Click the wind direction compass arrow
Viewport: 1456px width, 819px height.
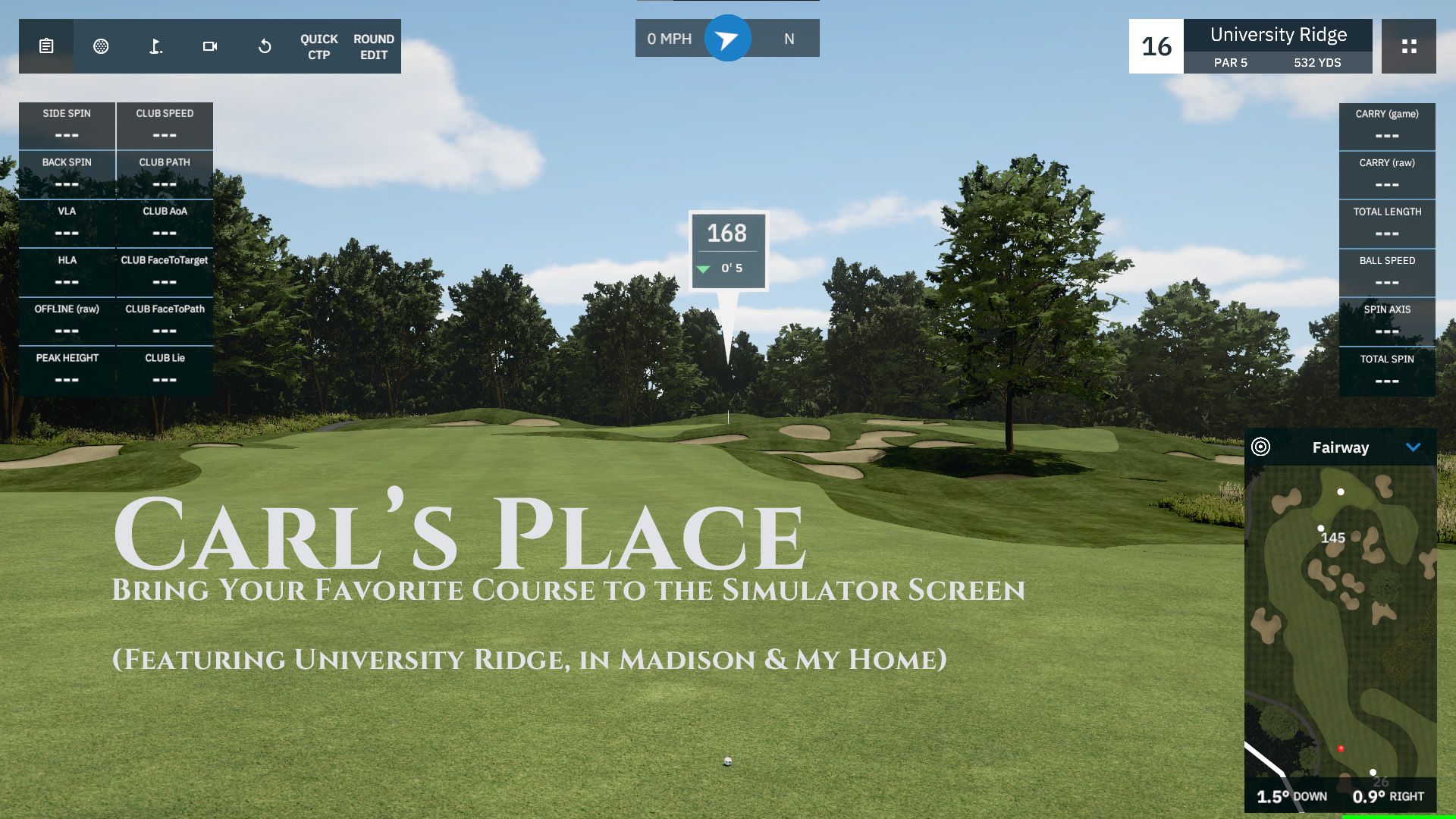[726, 38]
